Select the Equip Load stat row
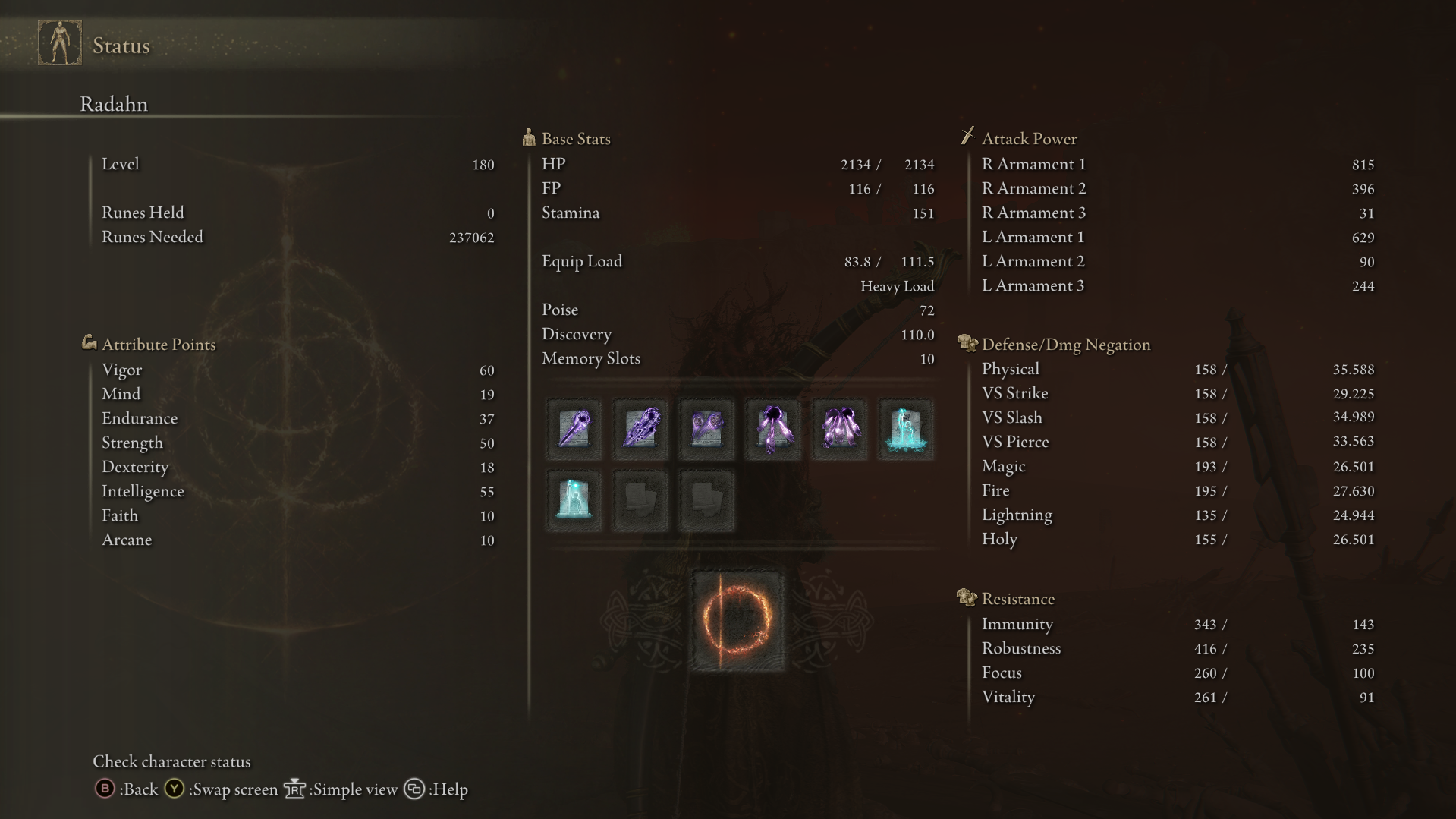This screenshot has height=819, width=1456. tap(737, 261)
